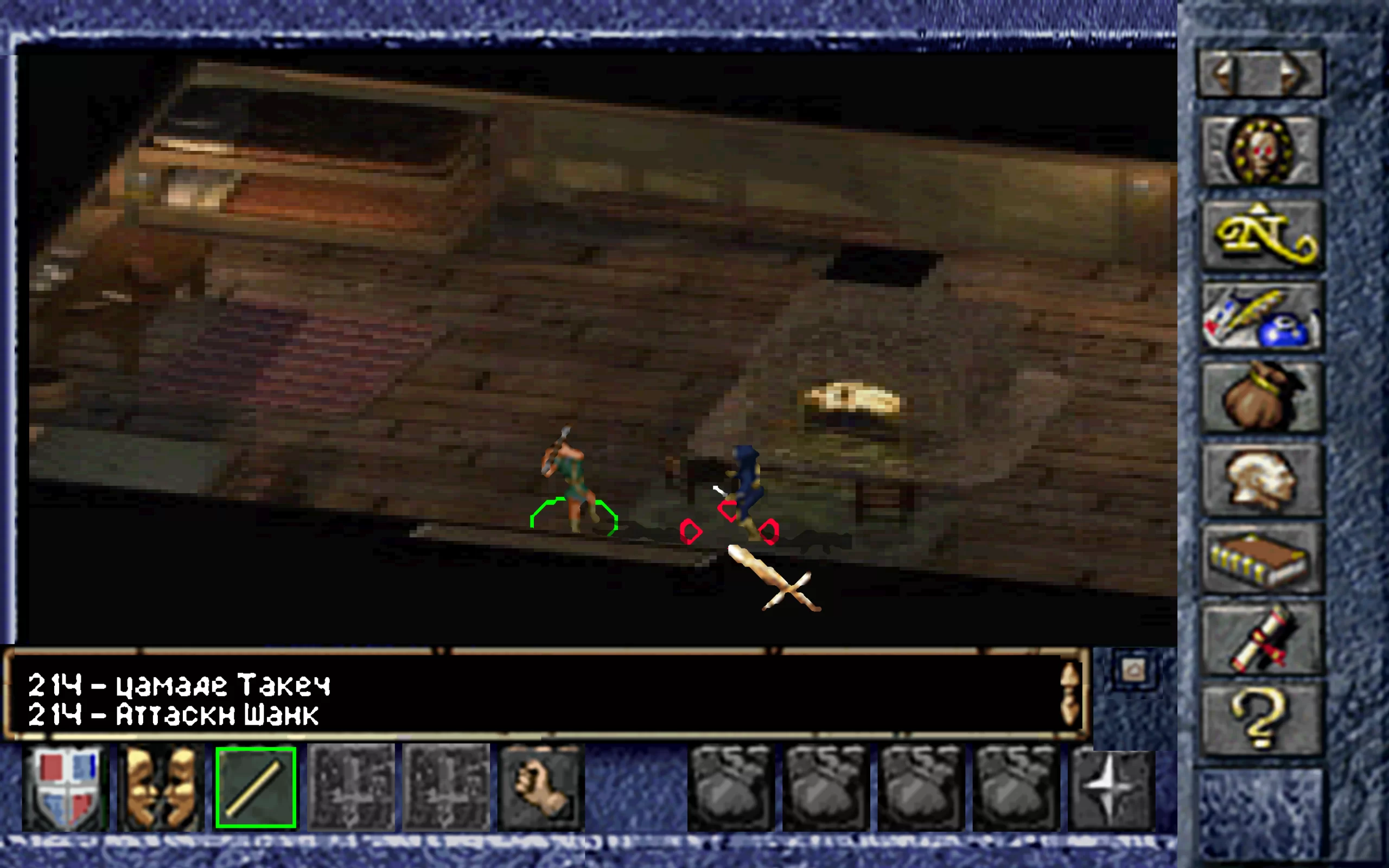Activate the guard shield action
Viewport: 1389px width, 868px height.
pyautogui.click(x=65, y=788)
